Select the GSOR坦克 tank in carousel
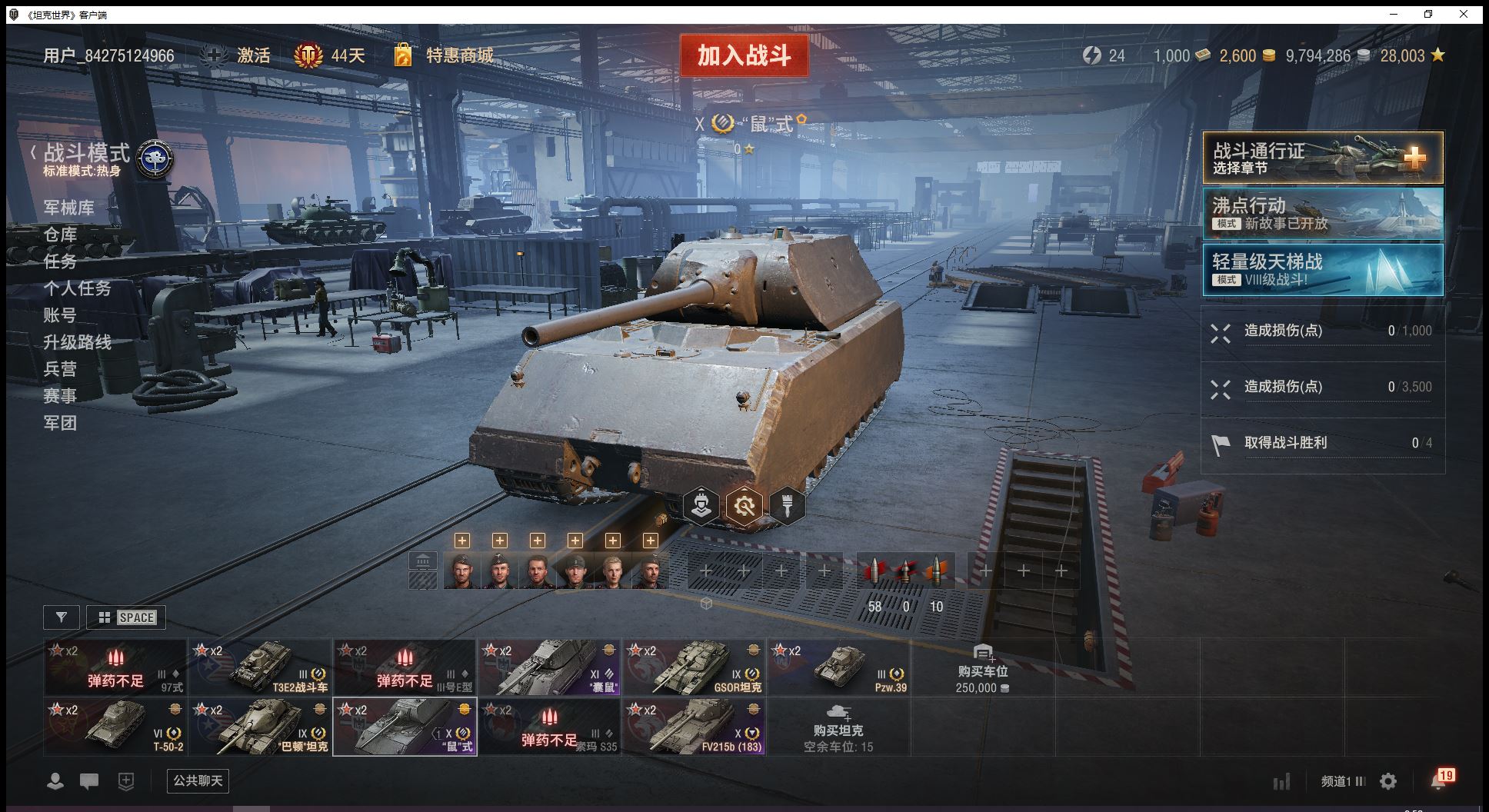Screen dimensions: 1489x812 point(695,667)
